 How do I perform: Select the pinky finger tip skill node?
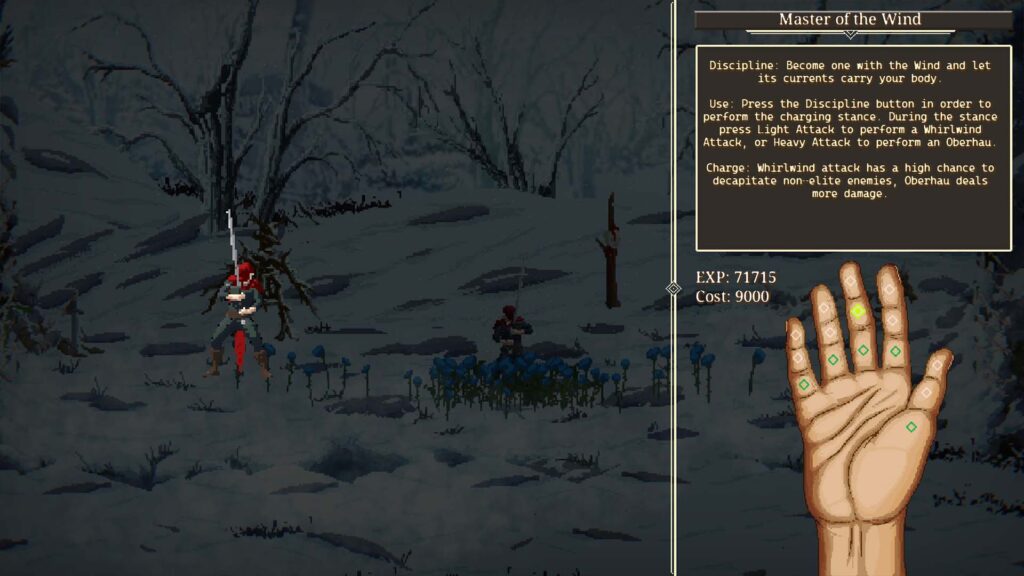pyautogui.click(x=795, y=334)
